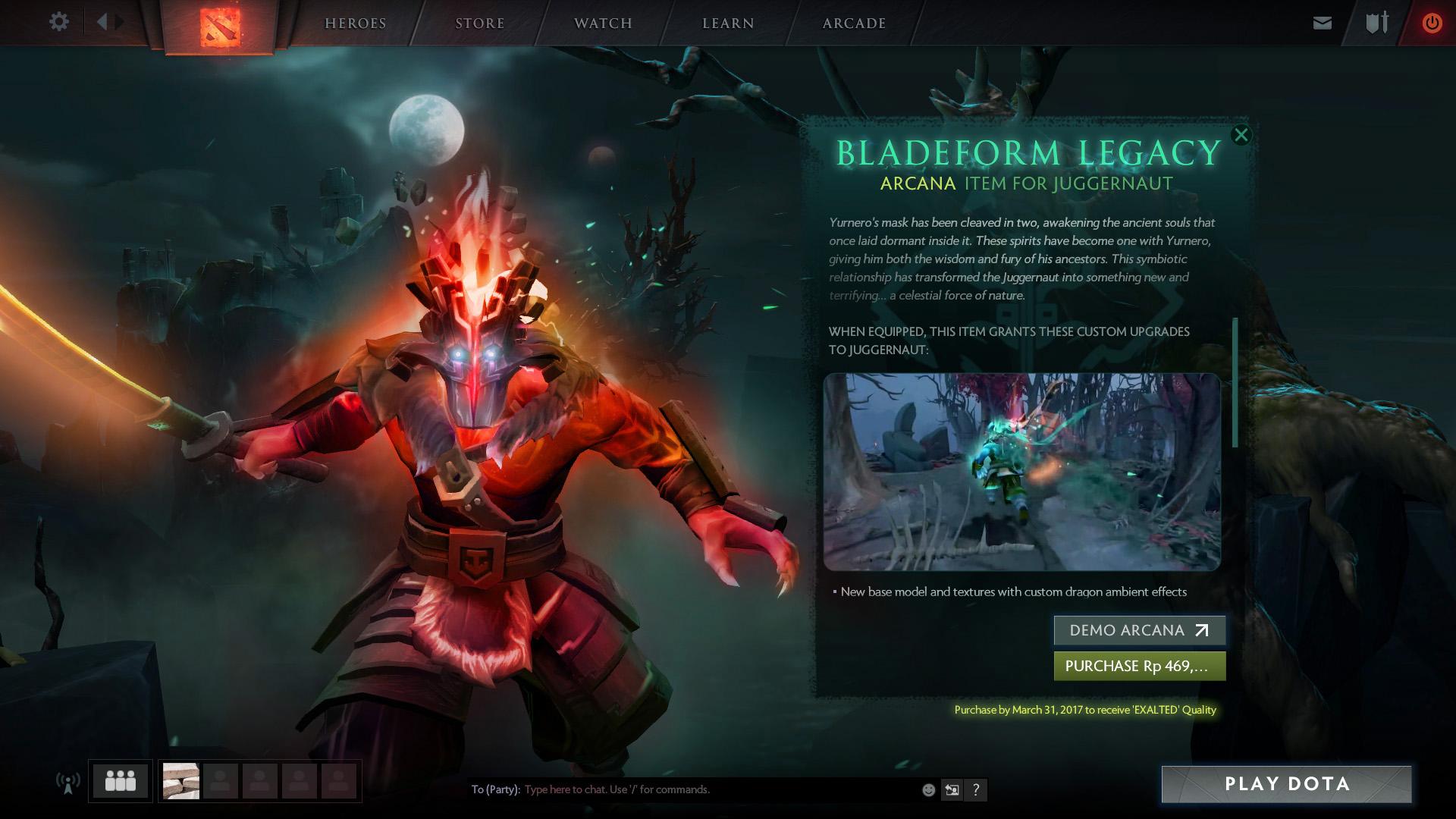Viewport: 1456px width, 819px height.
Task: Open the Arcade tab
Action: pyautogui.click(x=853, y=23)
